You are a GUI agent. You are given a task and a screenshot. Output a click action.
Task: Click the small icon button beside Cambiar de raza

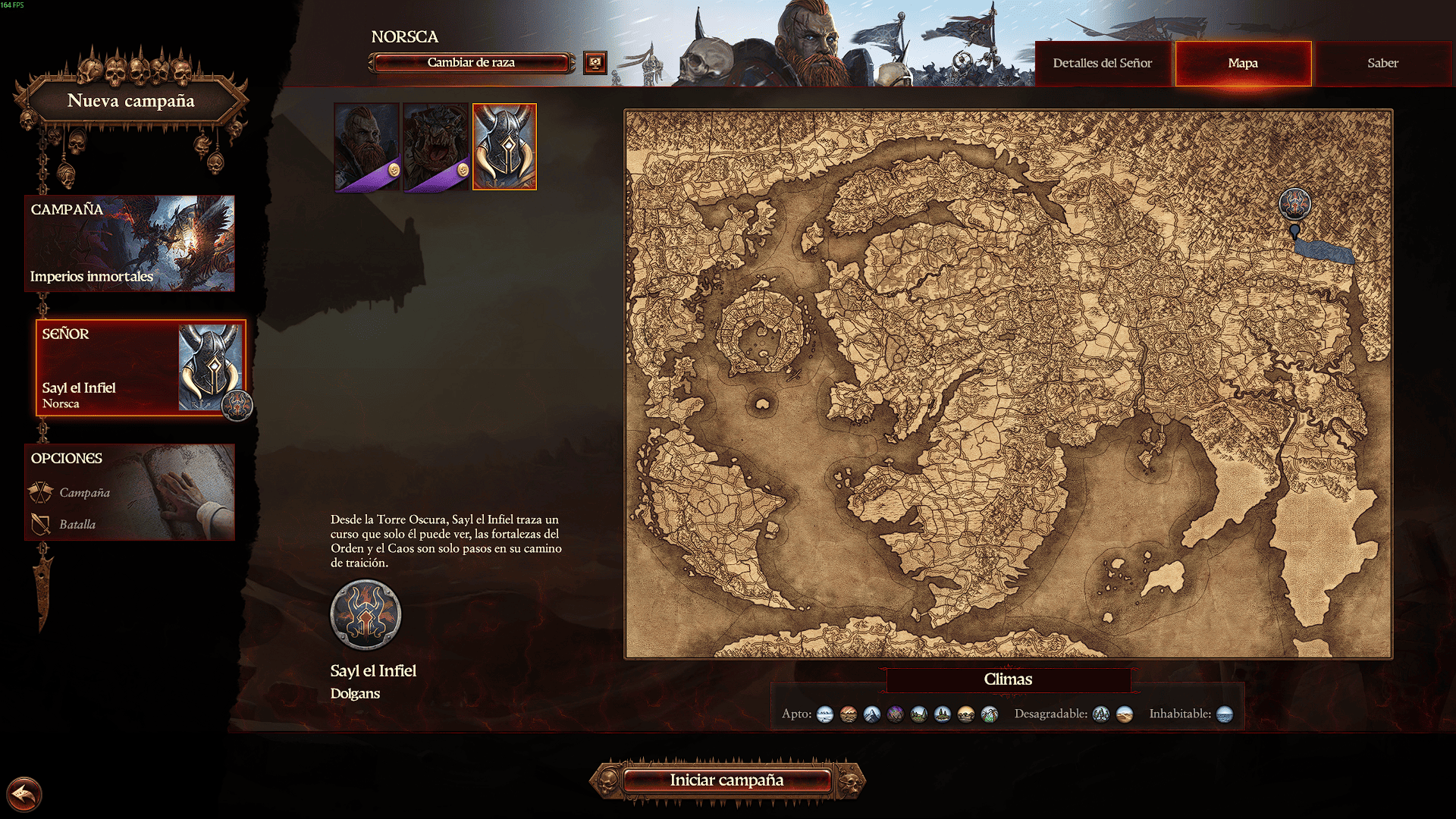595,63
